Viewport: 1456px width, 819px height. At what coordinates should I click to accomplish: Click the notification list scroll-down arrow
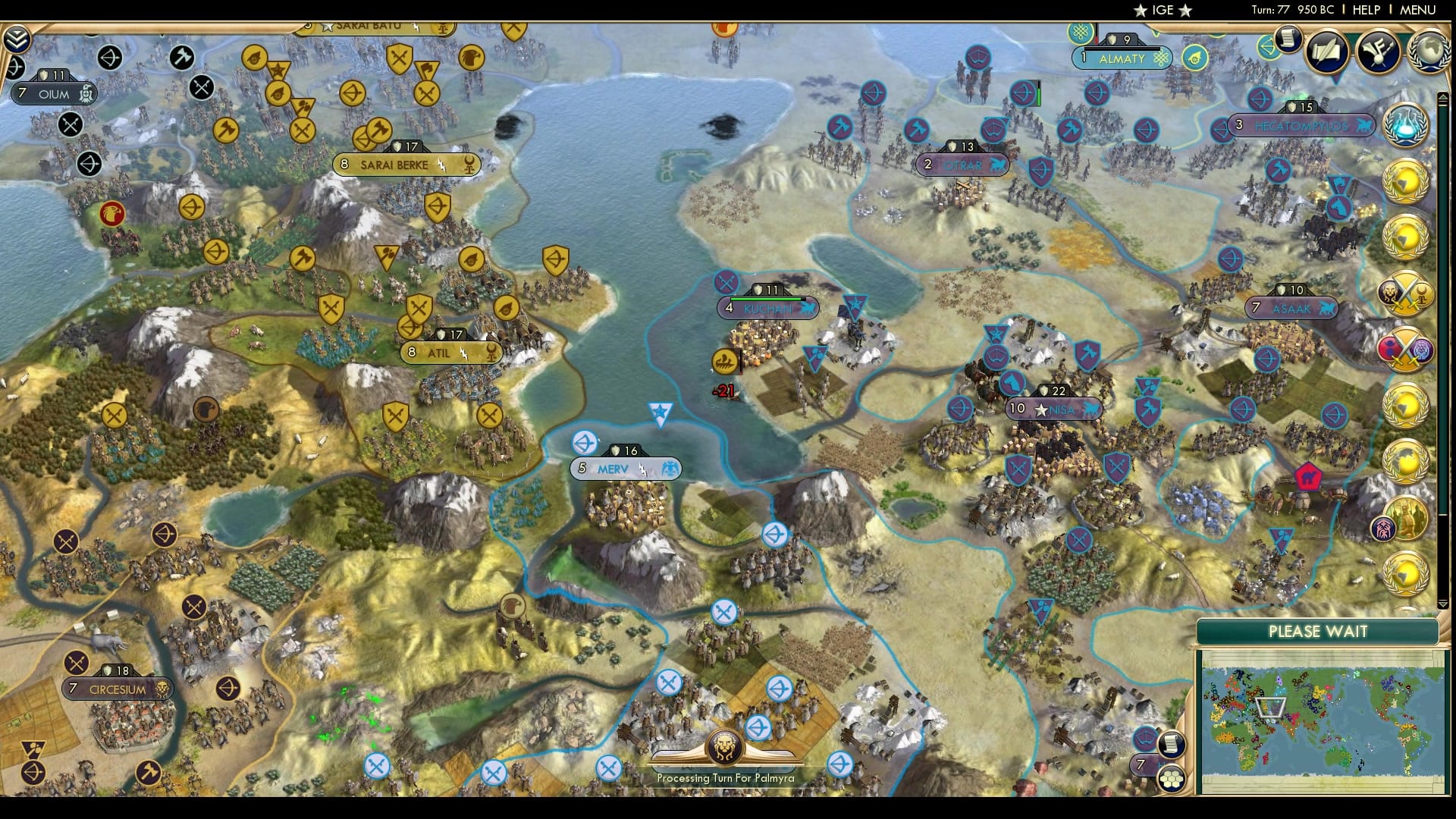coord(1443,603)
